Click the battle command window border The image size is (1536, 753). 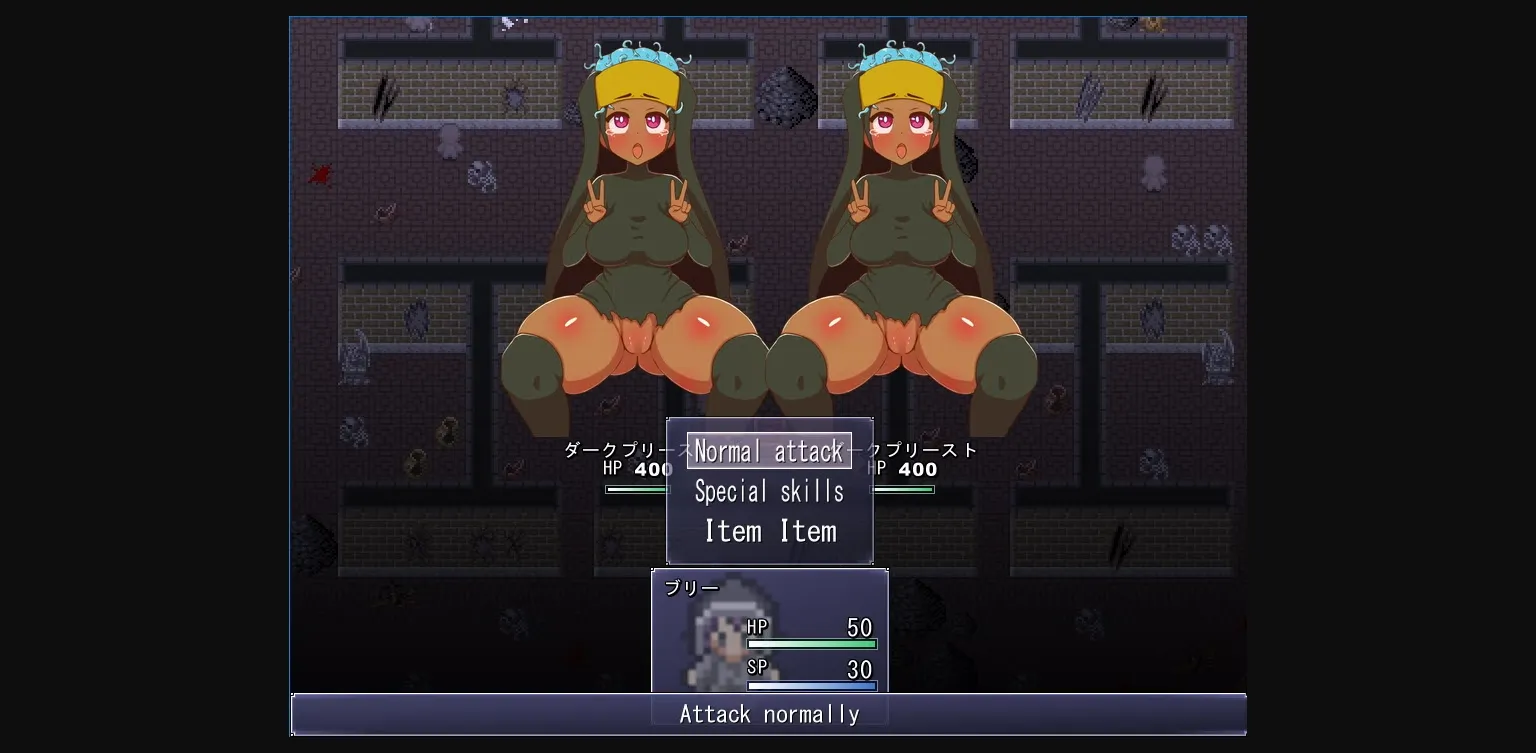(x=770, y=419)
